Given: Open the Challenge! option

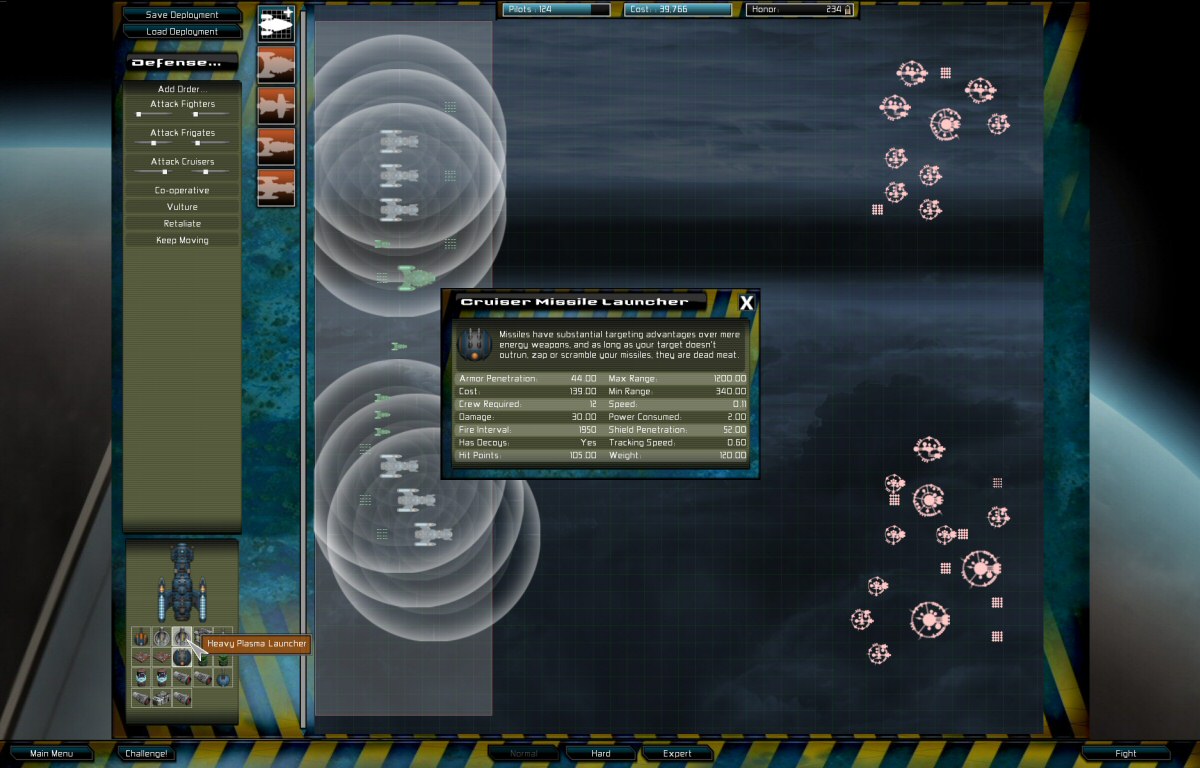Looking at the screenshot, I should tap(146, 753).
